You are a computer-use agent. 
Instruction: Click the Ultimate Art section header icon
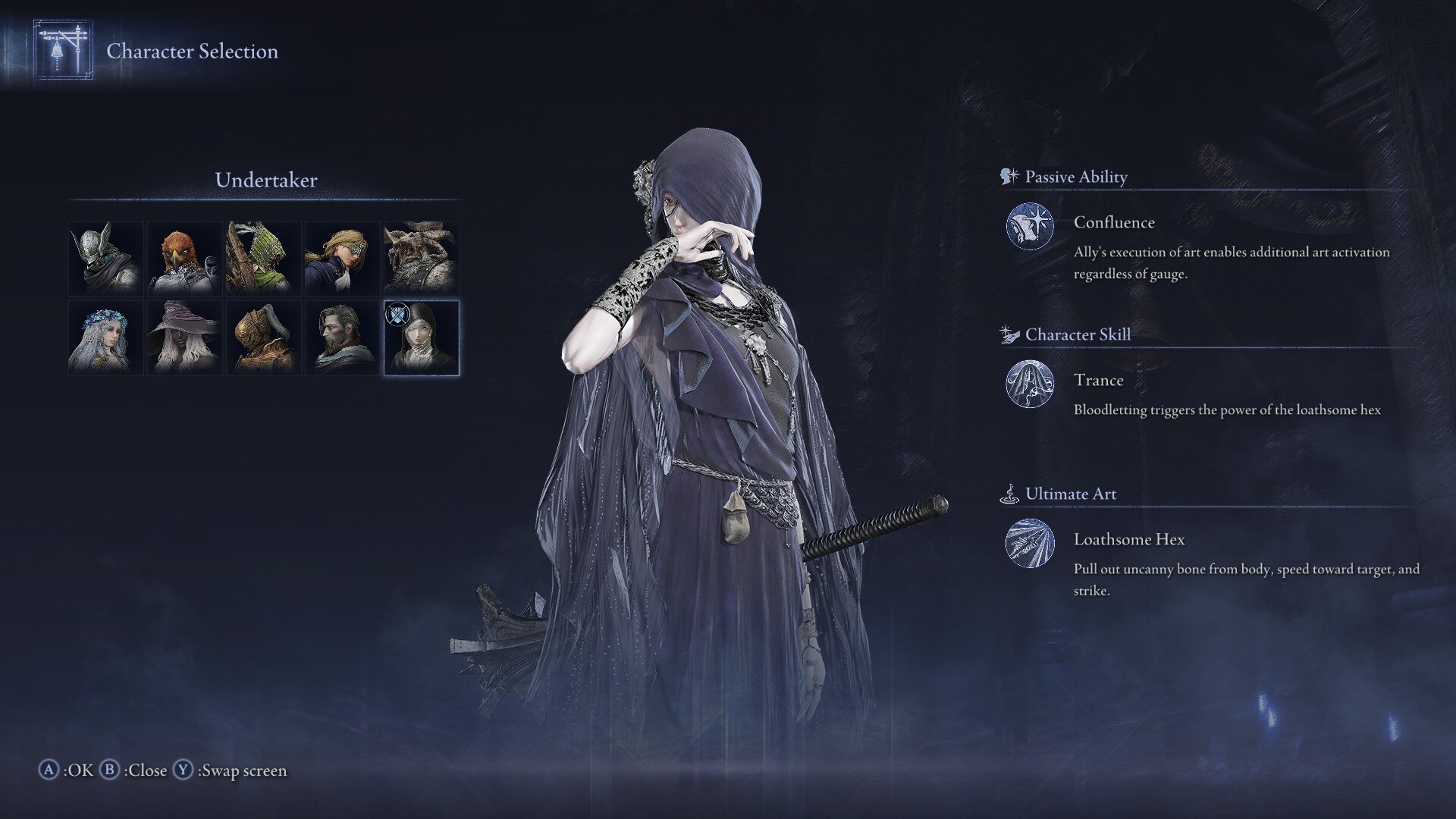click(1009, 493)
